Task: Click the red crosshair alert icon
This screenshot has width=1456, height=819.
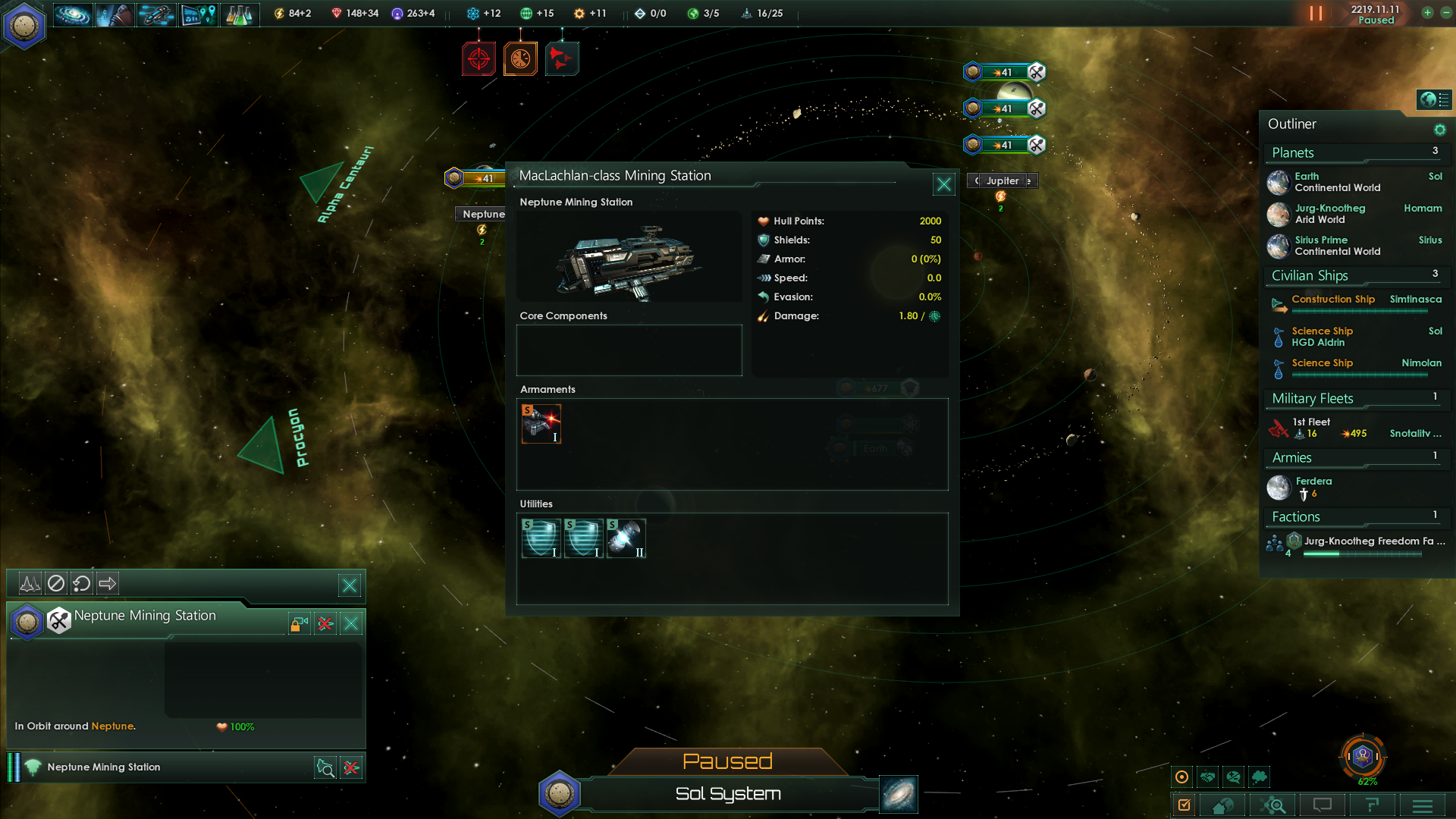Action: tap(479, 58)
